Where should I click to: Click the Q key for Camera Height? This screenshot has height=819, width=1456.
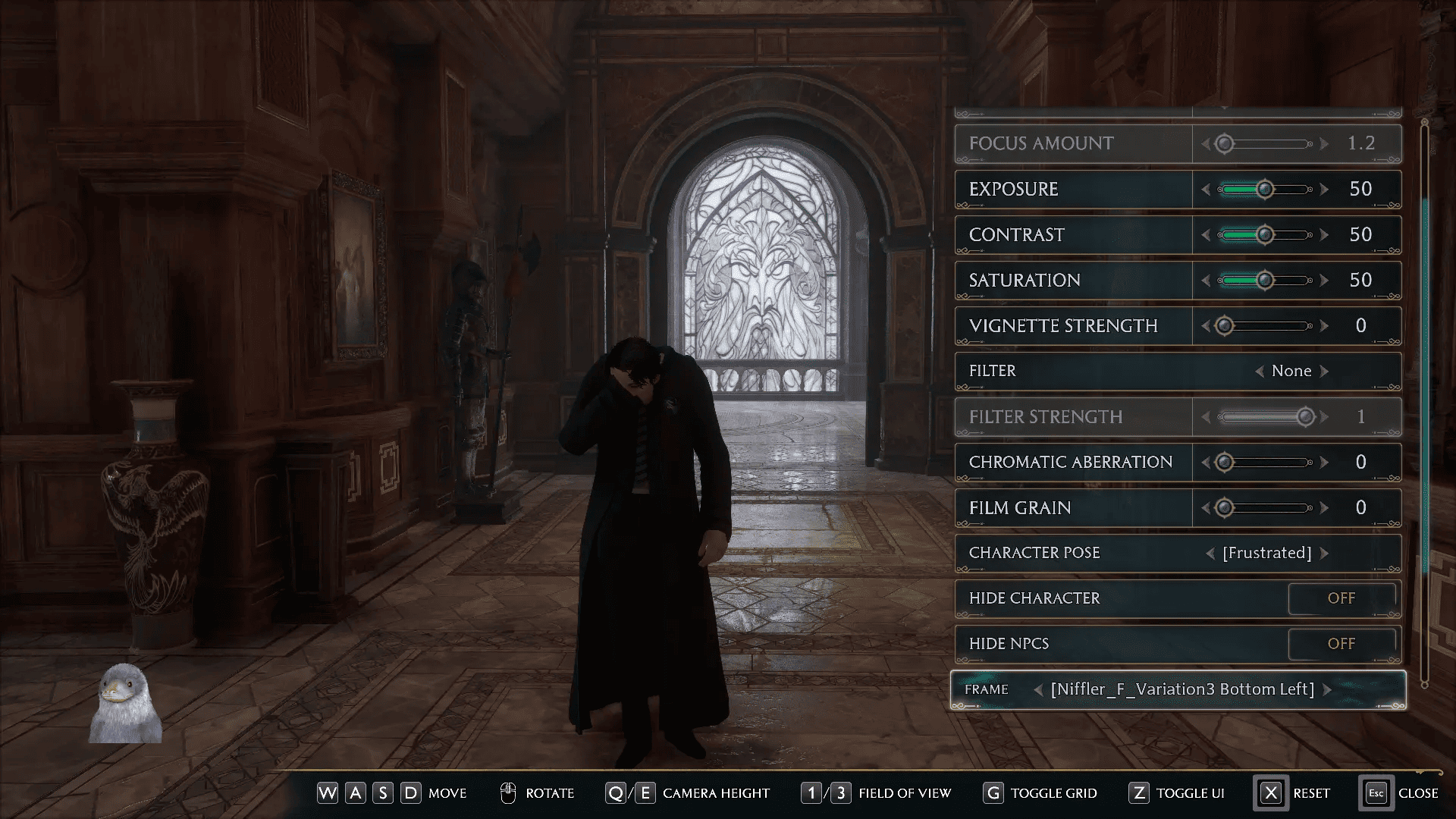[x=615, y=793]
